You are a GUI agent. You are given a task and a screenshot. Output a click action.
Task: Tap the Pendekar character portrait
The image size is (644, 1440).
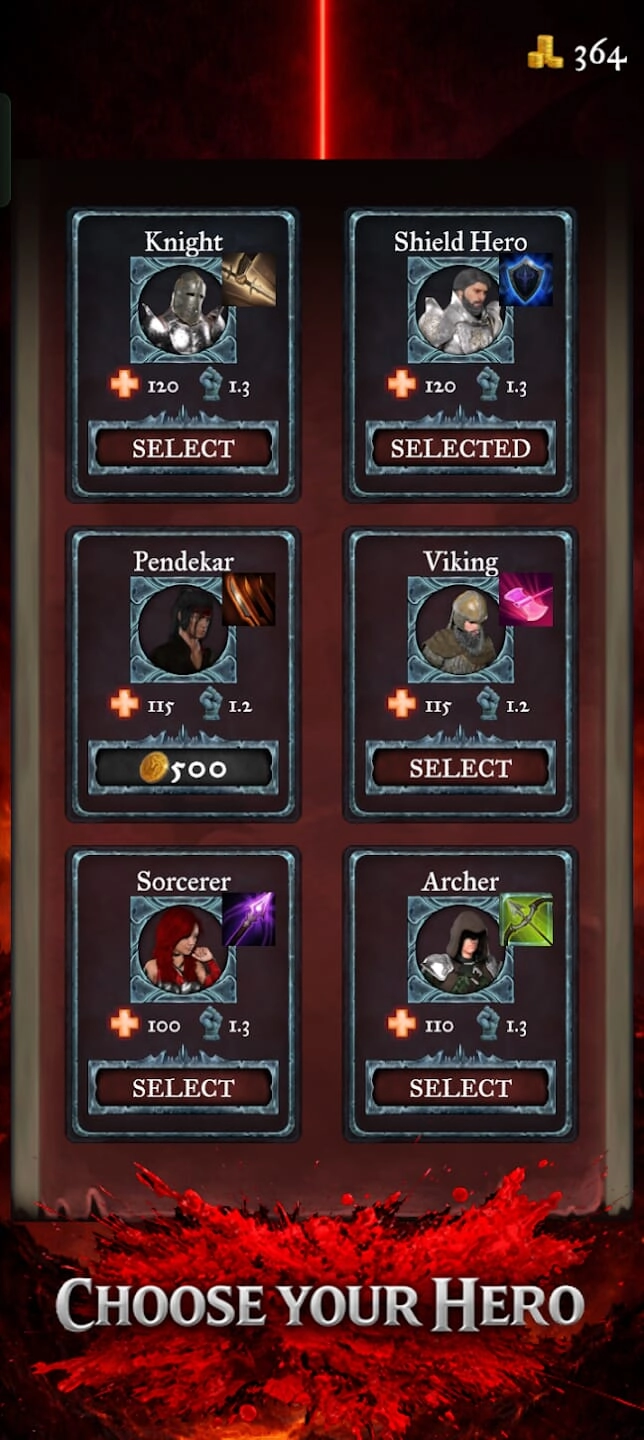point(182,629)
